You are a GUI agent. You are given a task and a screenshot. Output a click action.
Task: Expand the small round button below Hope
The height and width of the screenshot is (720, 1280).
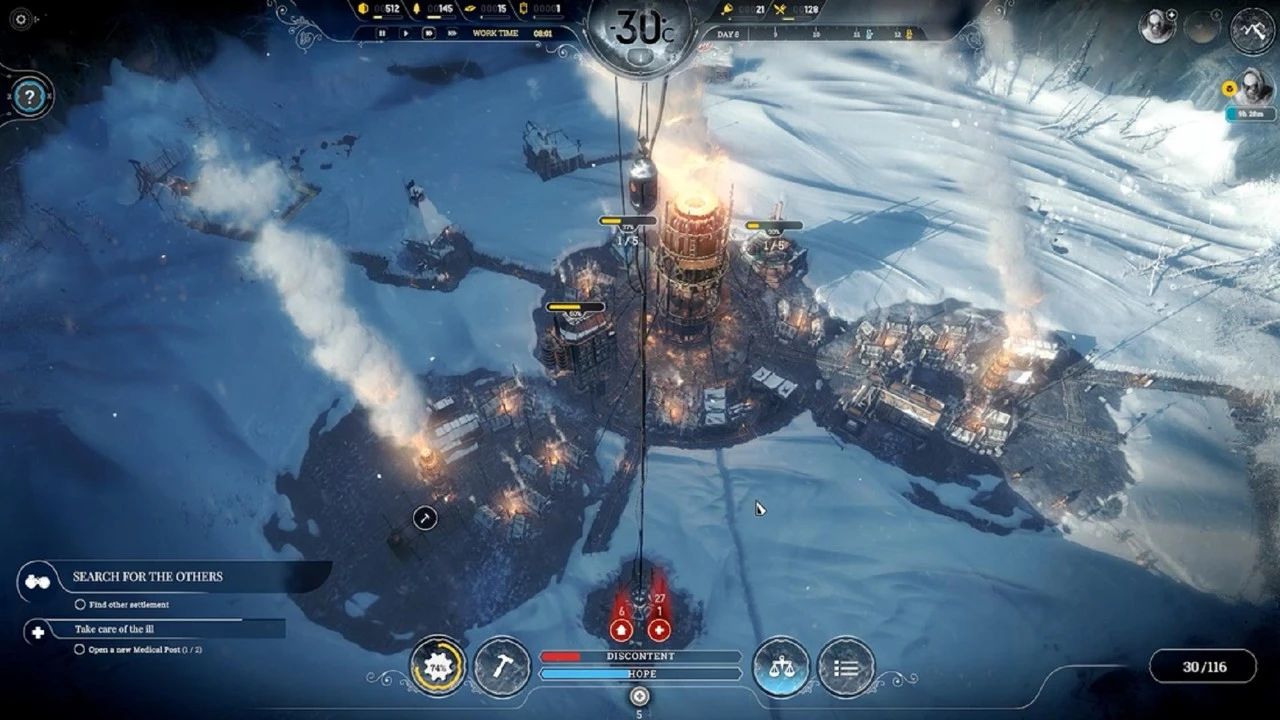click(x=640, y=696)
